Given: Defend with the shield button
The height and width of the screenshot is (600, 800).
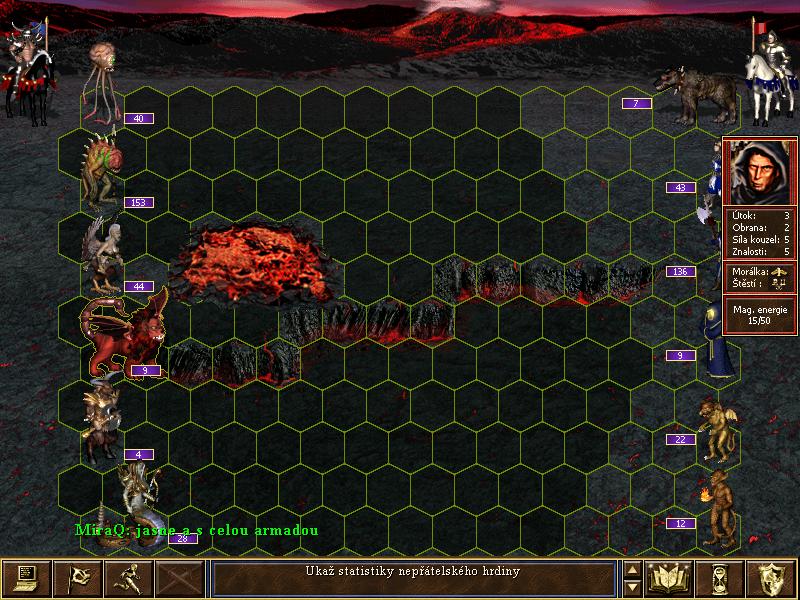Looking at the screenshot, I should coord(771,578).
